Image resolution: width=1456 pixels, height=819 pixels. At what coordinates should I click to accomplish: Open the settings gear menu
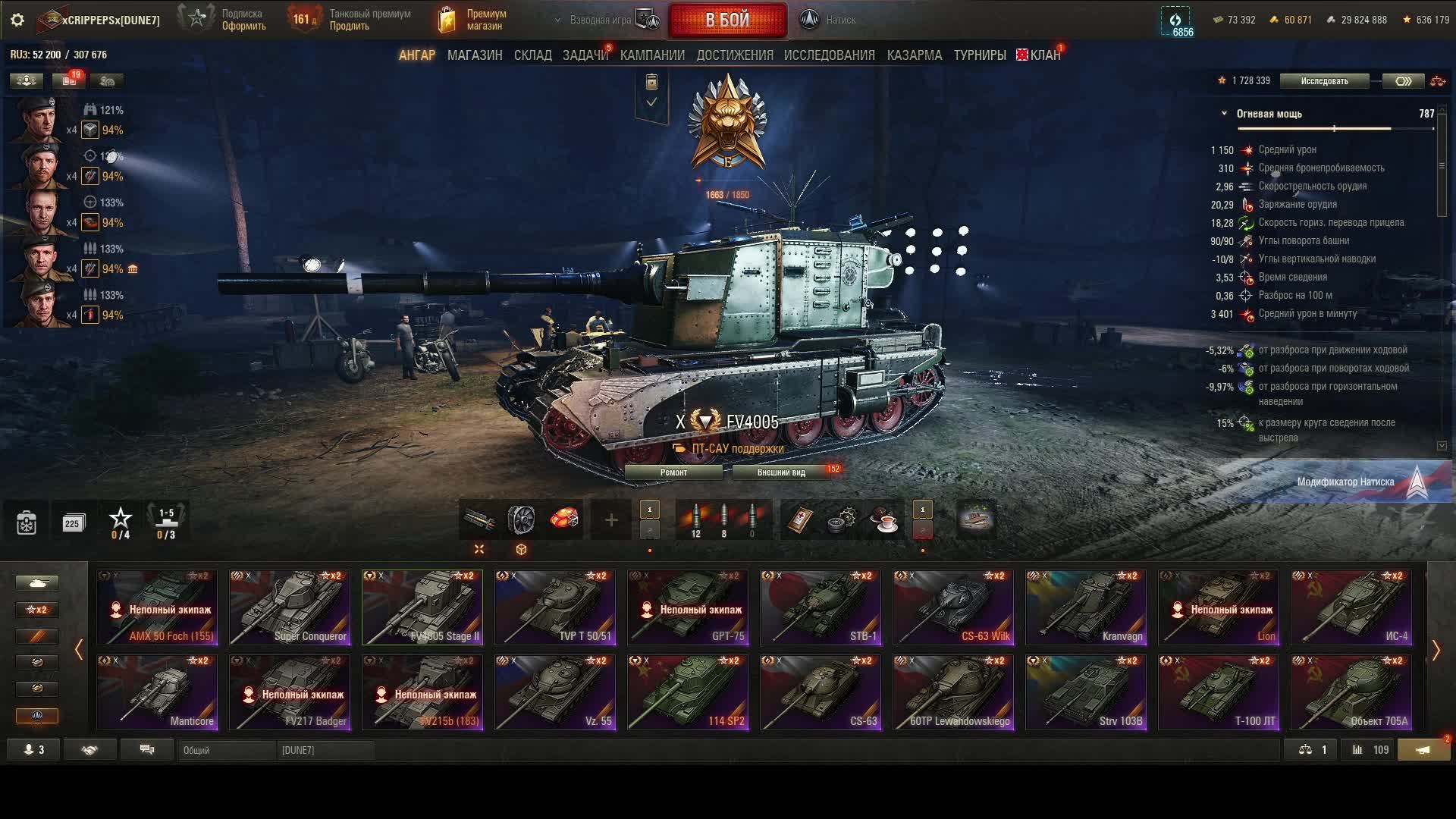pyautogui.click(x=17, y=20)
